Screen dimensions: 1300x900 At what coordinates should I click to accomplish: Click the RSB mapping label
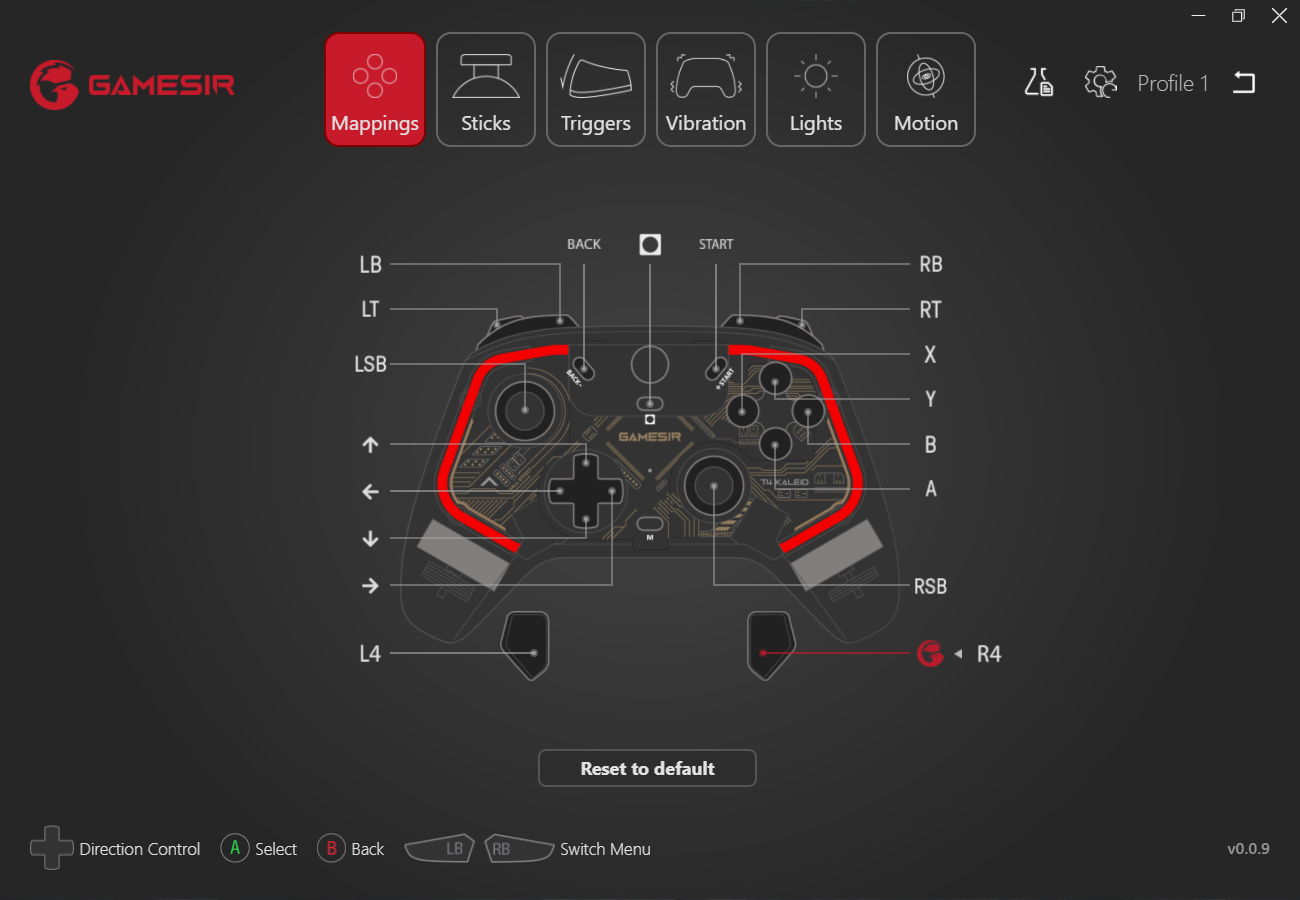coord(931,586)
